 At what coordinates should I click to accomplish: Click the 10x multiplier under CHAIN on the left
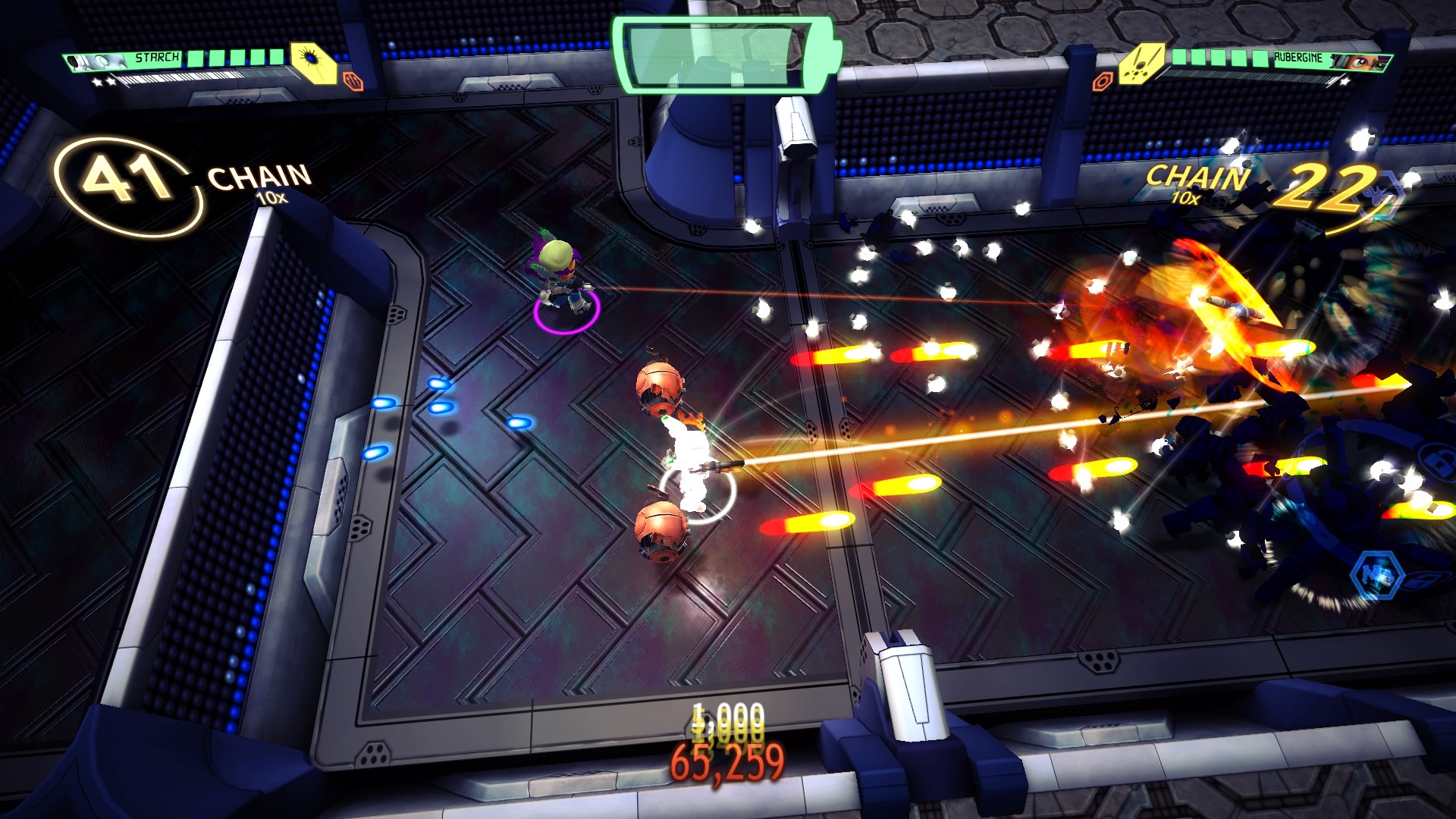(x=271, y=198)
